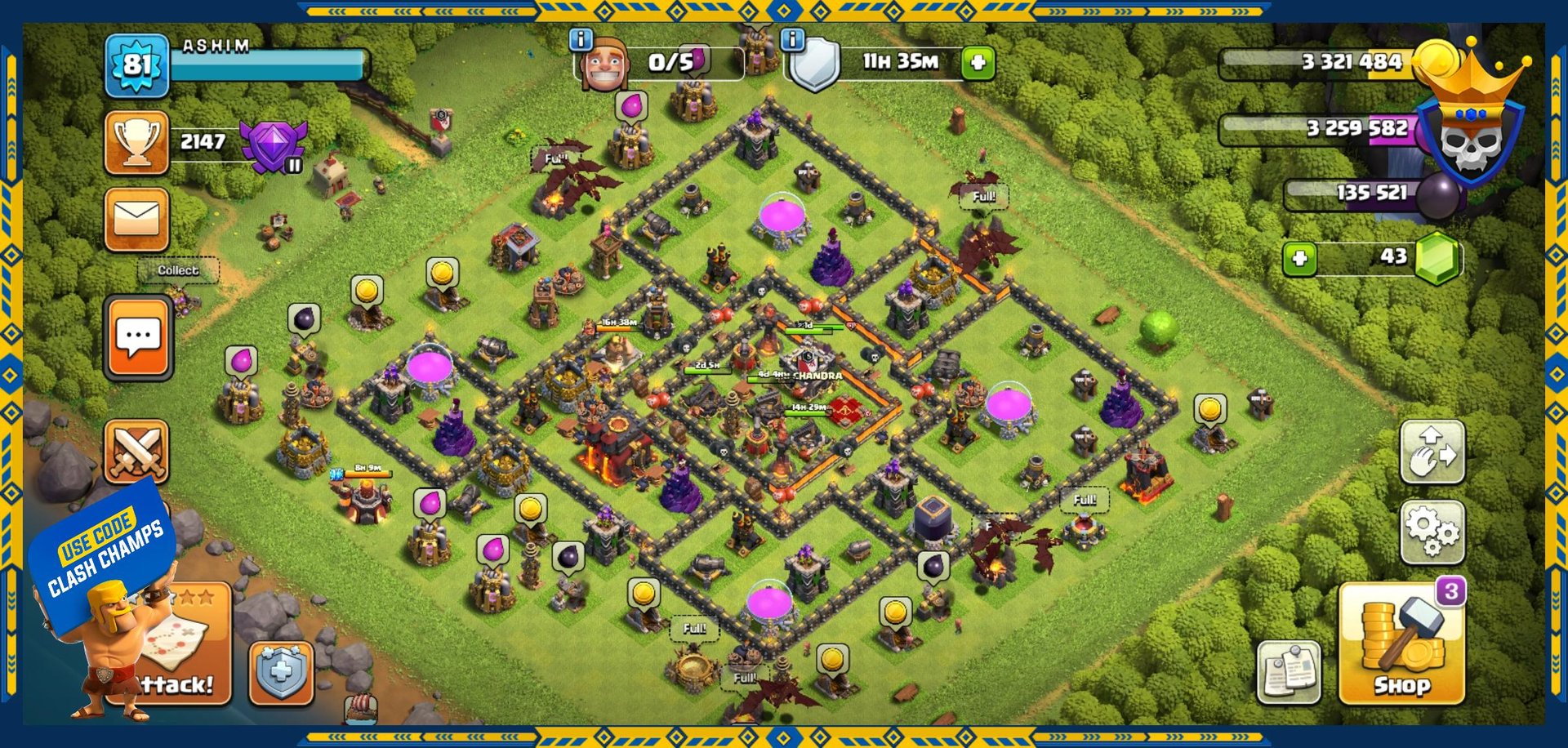
Task: Open the crossed swords war button
Action: point(136,452)
